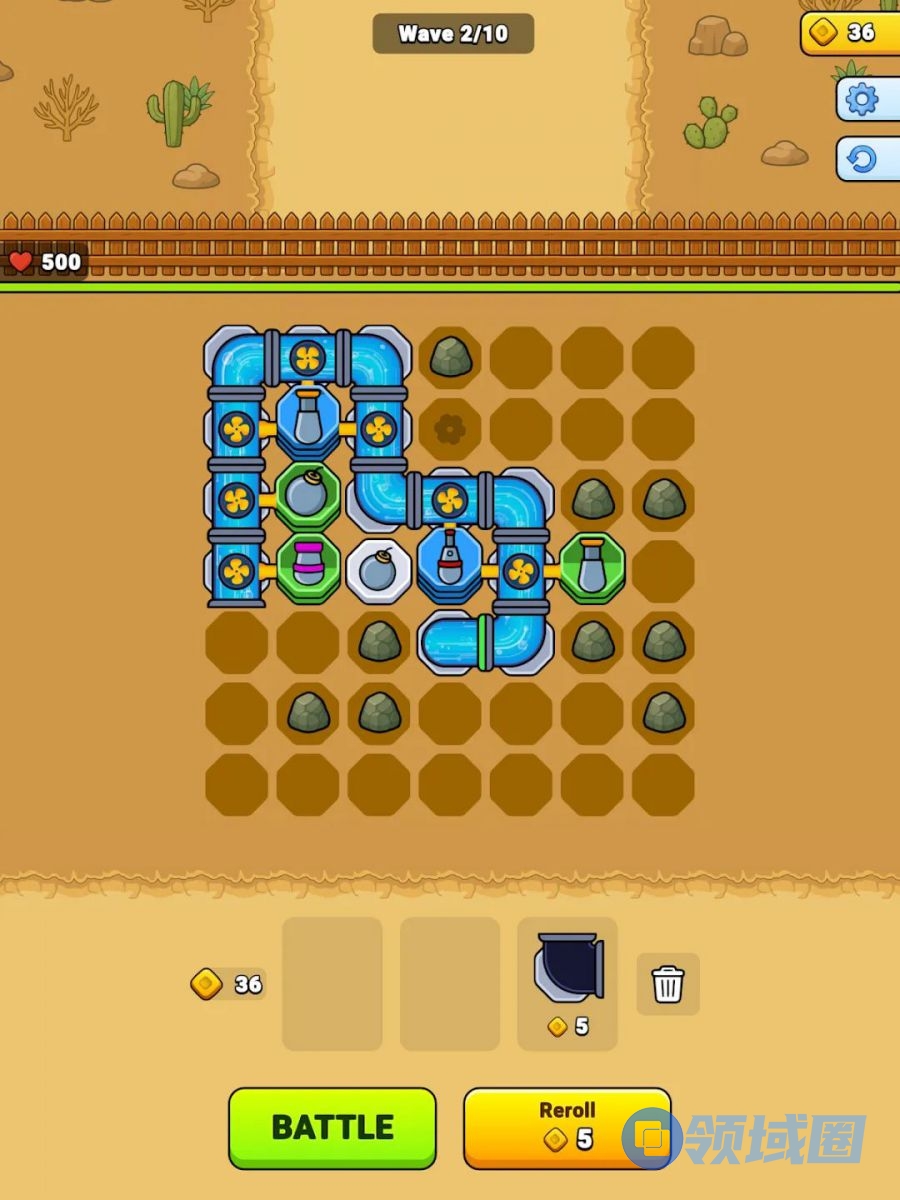
Task: Select the green pipe connector segment tile
Action: coord(483,641)
